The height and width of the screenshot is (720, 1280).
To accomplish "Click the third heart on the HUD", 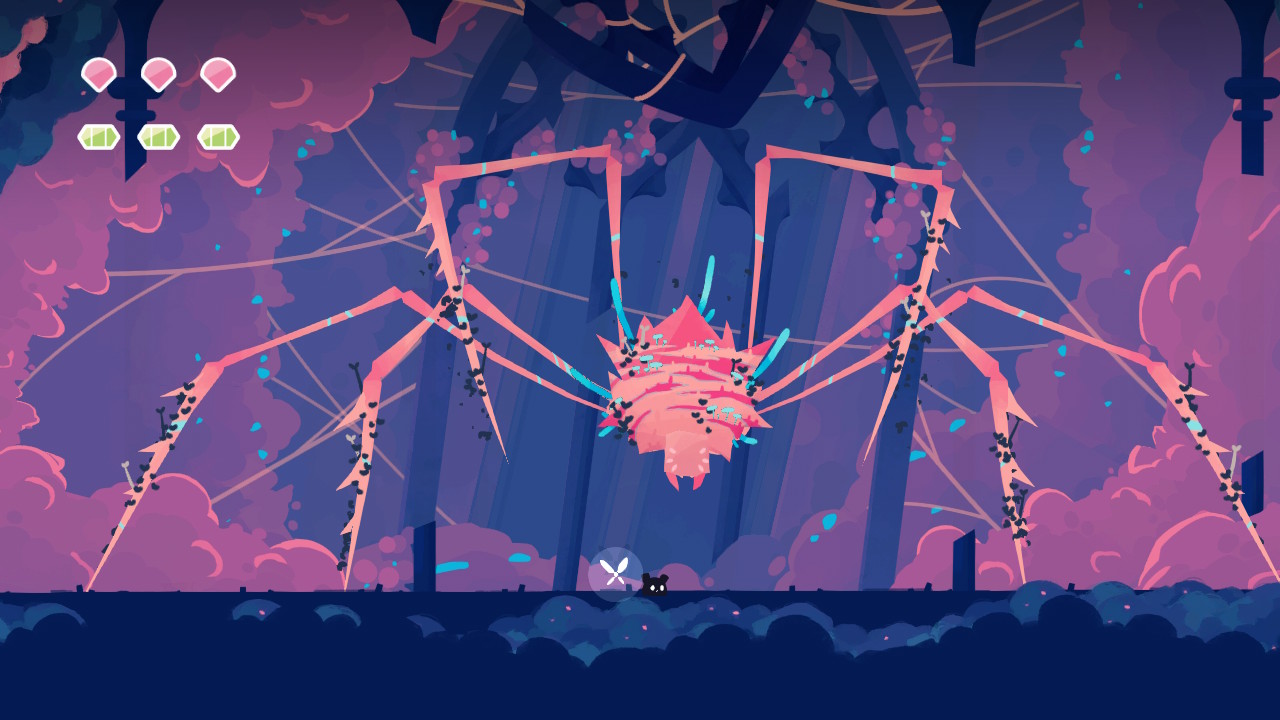I will coord(221,73).
